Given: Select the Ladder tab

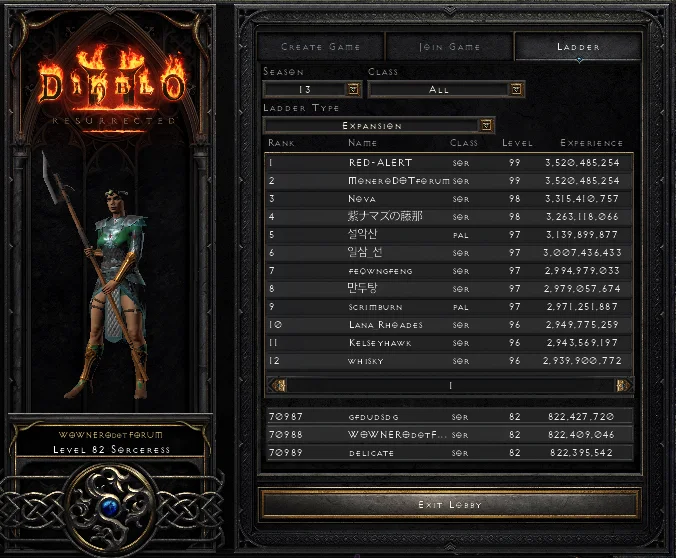Looking at the screenshot, I should tap(578, 47).
